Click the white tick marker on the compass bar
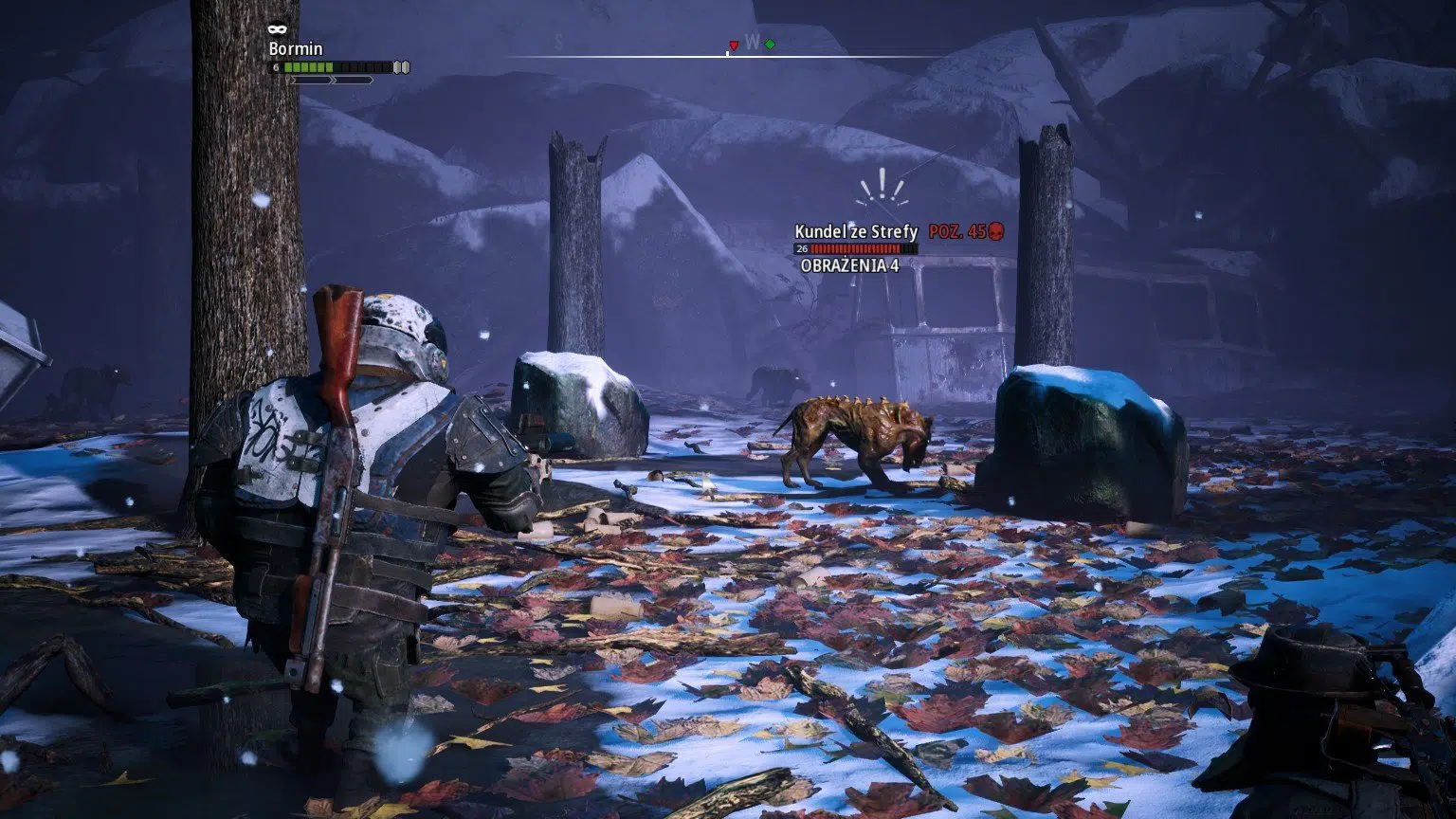This screenshot has width=1456, height=819. pyautogui.click(x=727, y=53)
